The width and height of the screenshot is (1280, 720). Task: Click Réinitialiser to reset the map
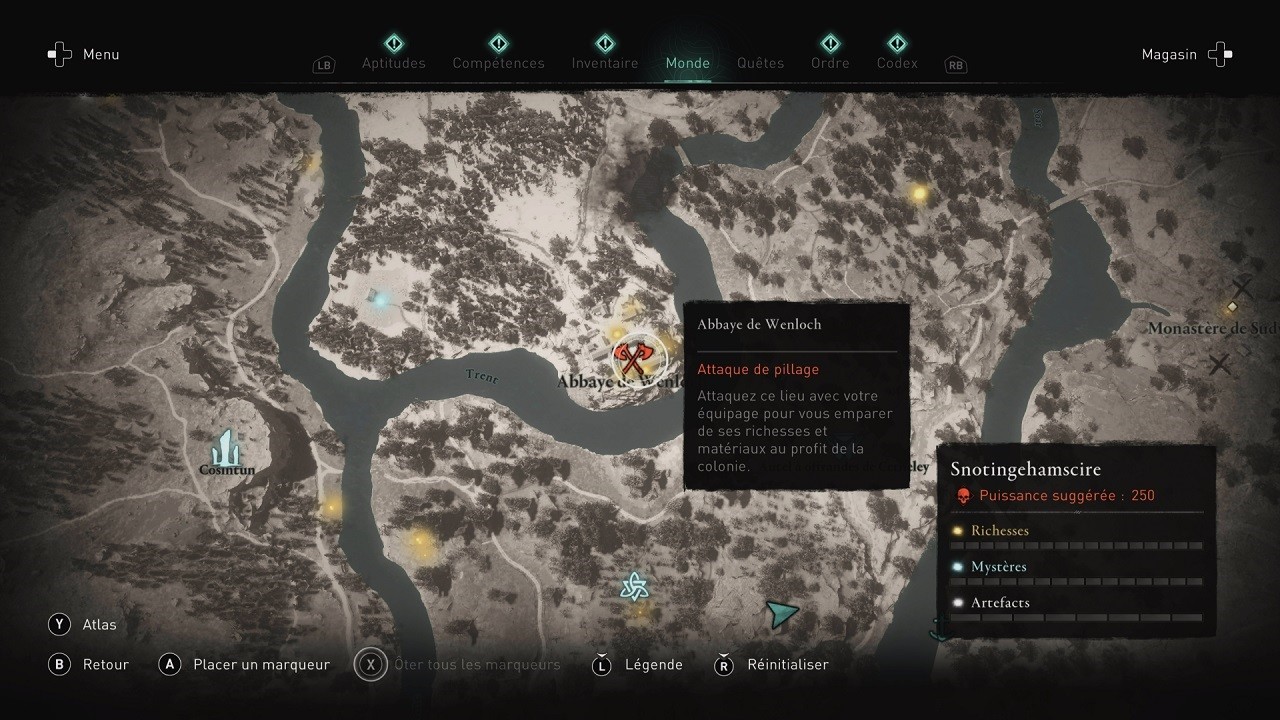[773, 664]
